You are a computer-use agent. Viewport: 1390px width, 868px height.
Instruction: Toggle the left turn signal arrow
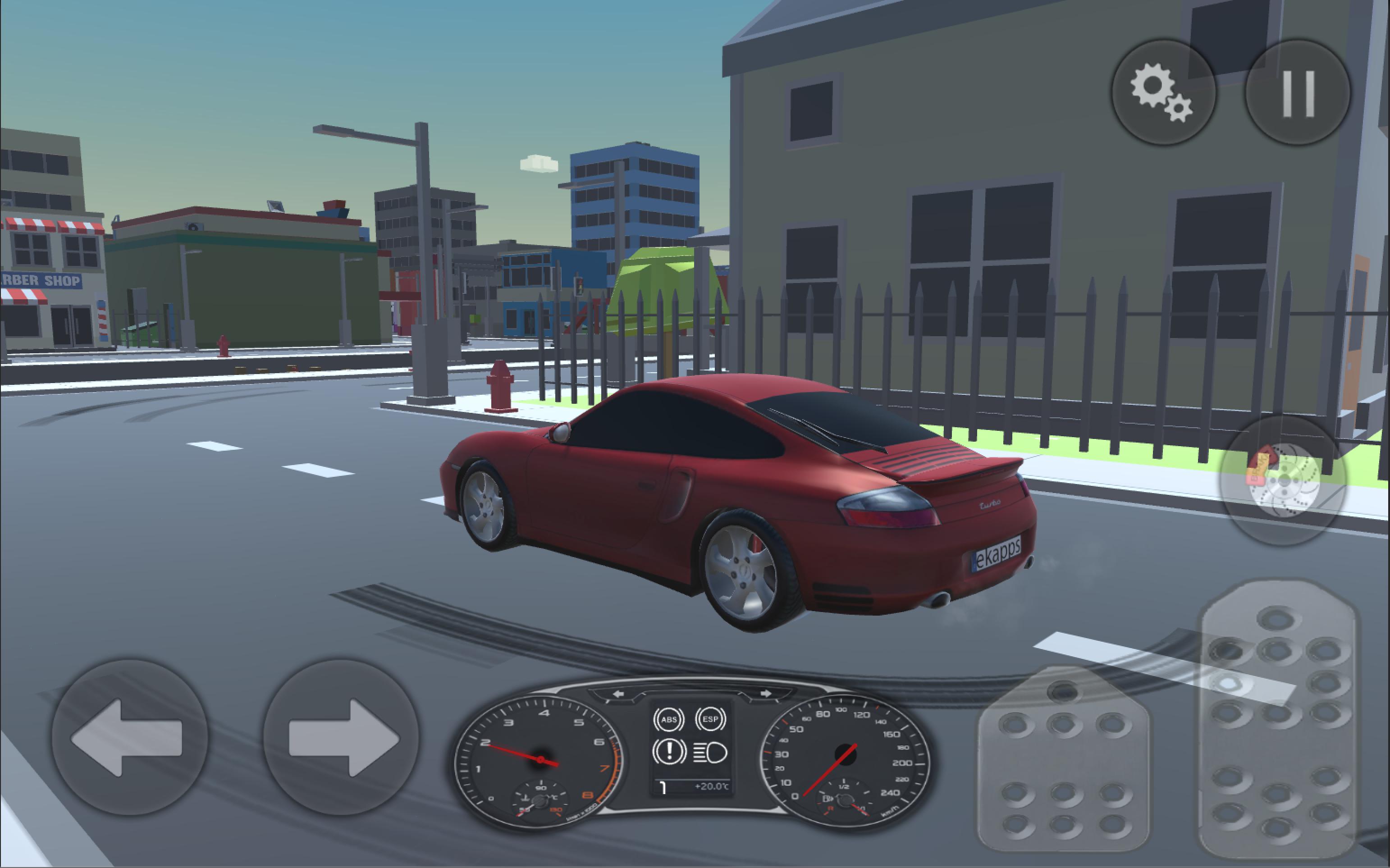coord(619,694)
